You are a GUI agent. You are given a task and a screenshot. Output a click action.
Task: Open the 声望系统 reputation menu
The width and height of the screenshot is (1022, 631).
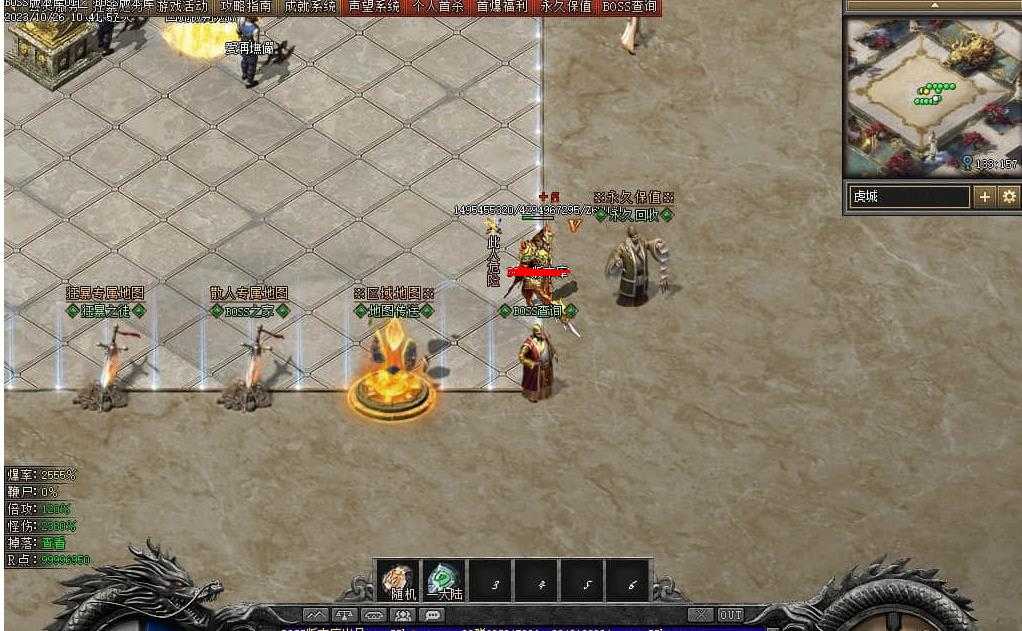pos(374,6)
